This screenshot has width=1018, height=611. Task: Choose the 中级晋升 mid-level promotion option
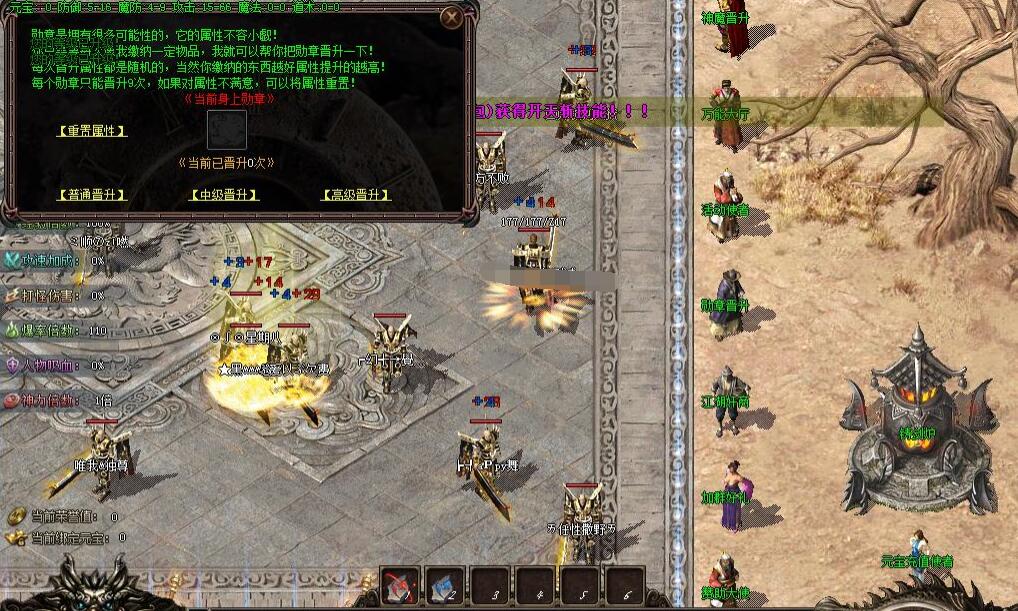coord(224,195)
